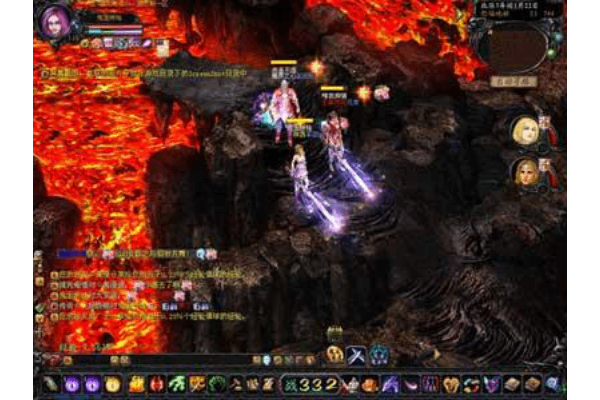This screenshot has height=400, width=600.
Task: Click the teal icon right of crossed swords
Action: point(379,355)
